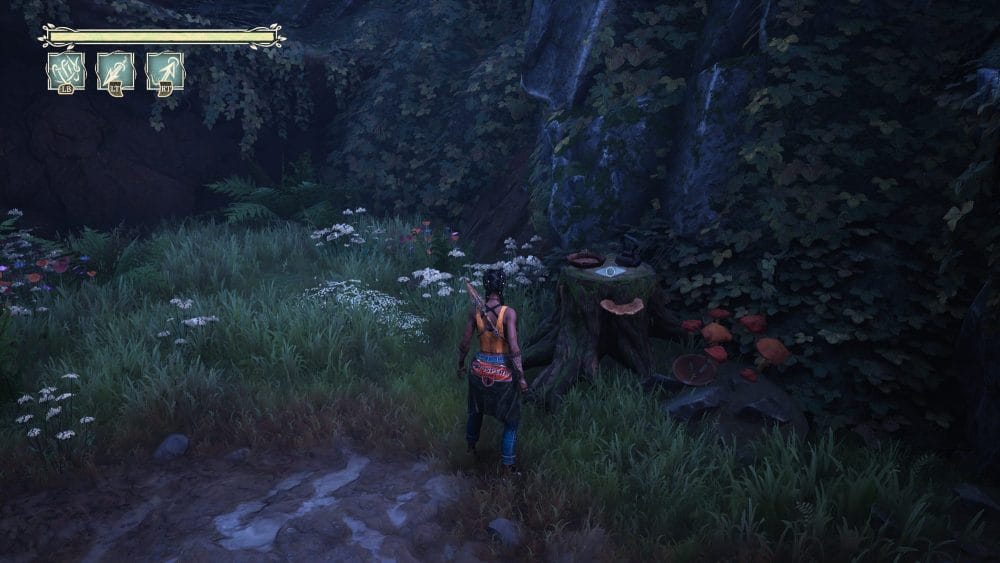
Task: Activate the hand gesture ability icon
Action: coord(66,71)
